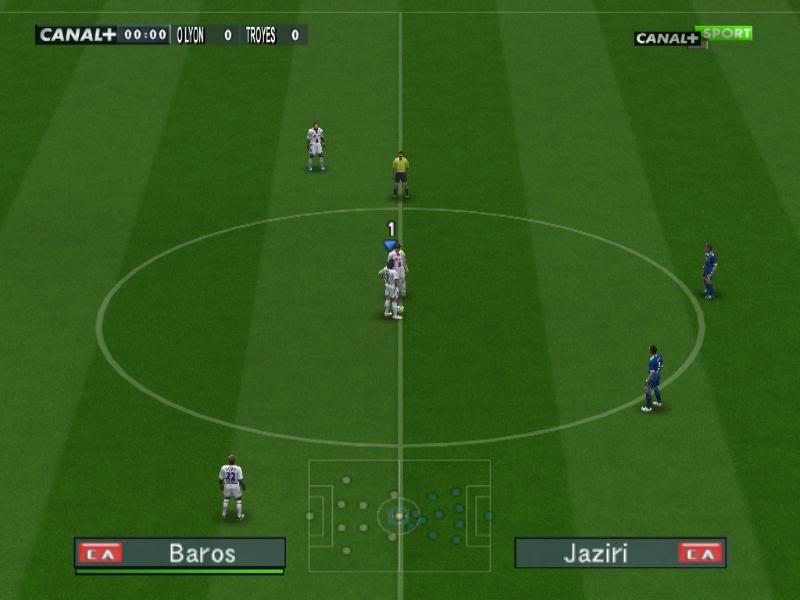Select the Baros player name panel

click(180, 553)
